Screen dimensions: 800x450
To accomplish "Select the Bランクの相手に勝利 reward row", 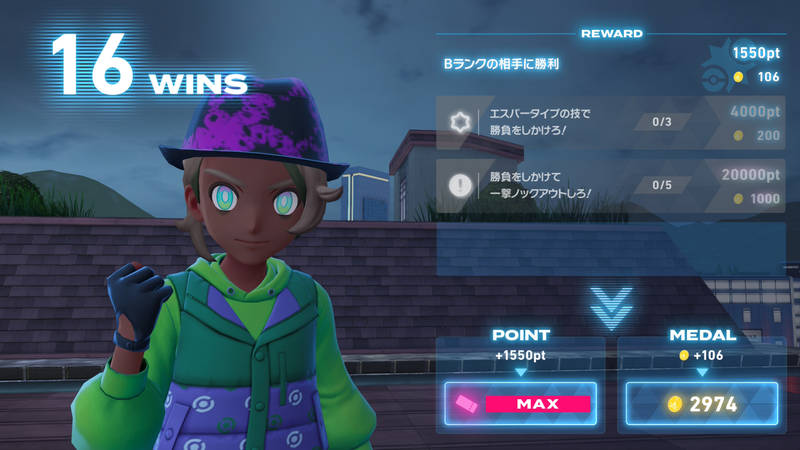I will click(x=612, y=63).
